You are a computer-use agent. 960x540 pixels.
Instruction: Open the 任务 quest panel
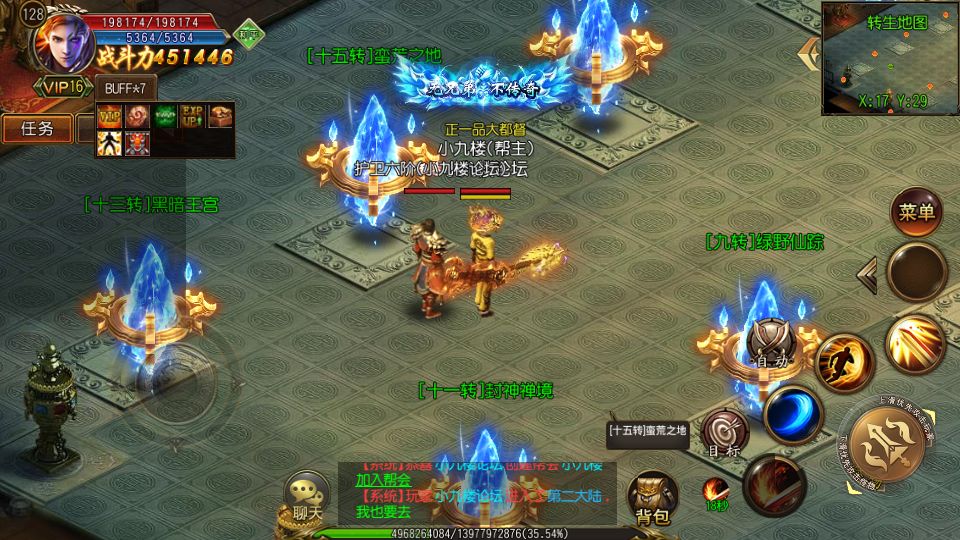tap(37, 129)
